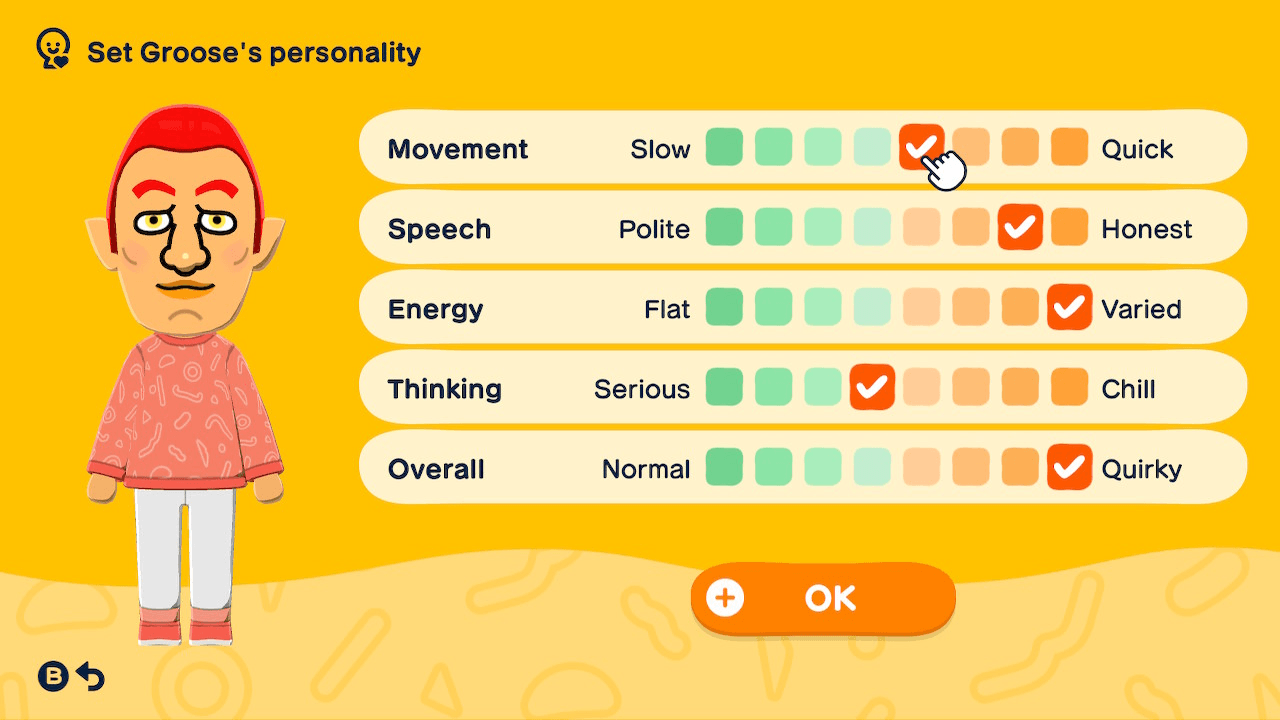Click the plus icon inside the OK button
The width and height of the screenshot is (1280, 720).
point(723,597)
